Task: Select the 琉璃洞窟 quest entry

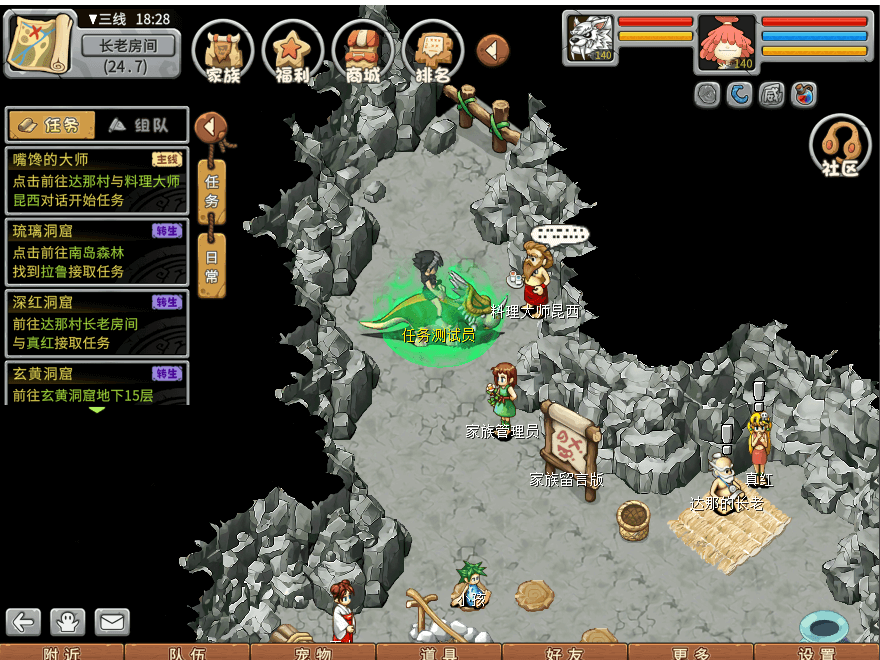Action: coord(96,252)
